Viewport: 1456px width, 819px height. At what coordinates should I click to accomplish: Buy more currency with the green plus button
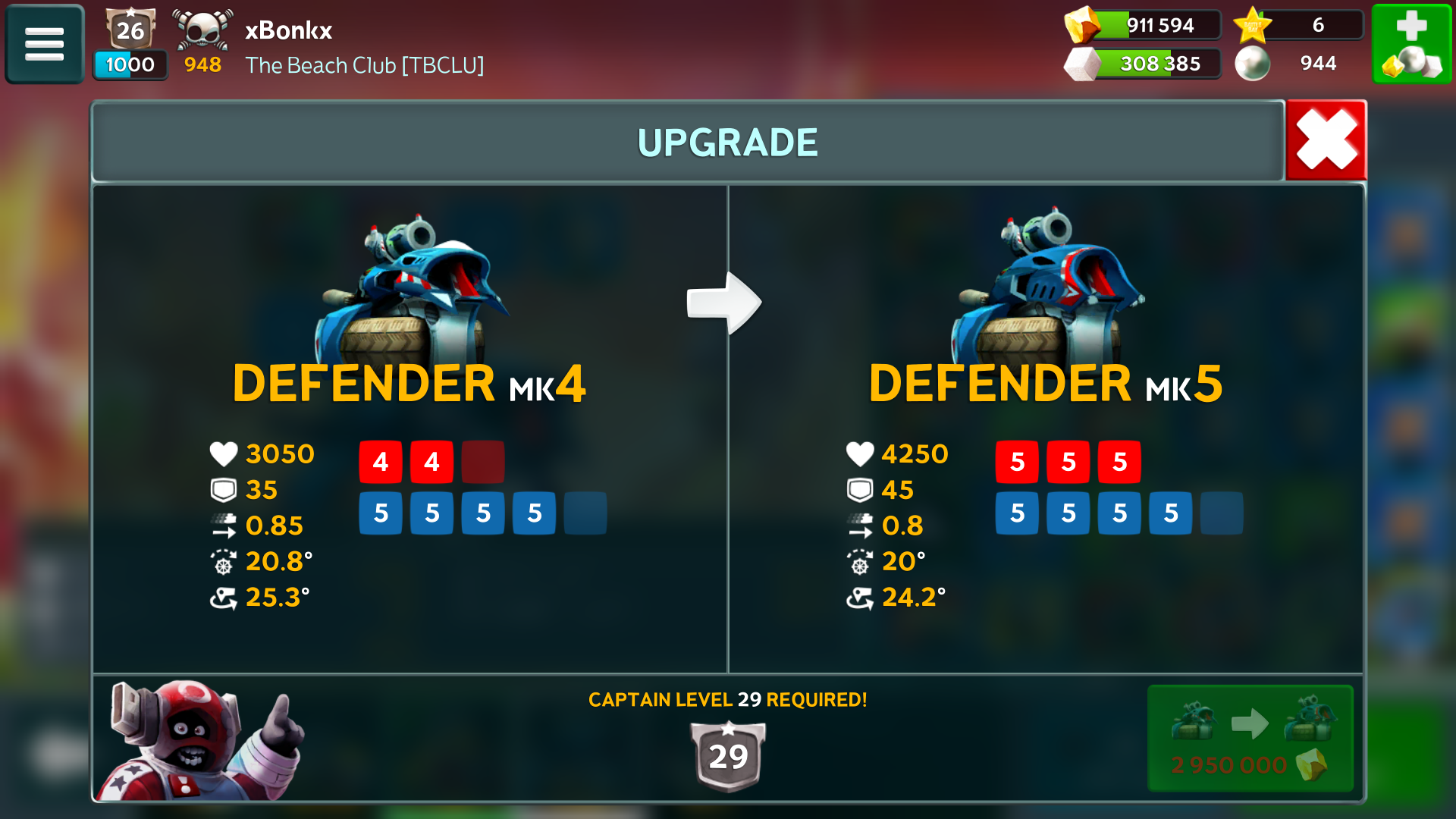1411,44
